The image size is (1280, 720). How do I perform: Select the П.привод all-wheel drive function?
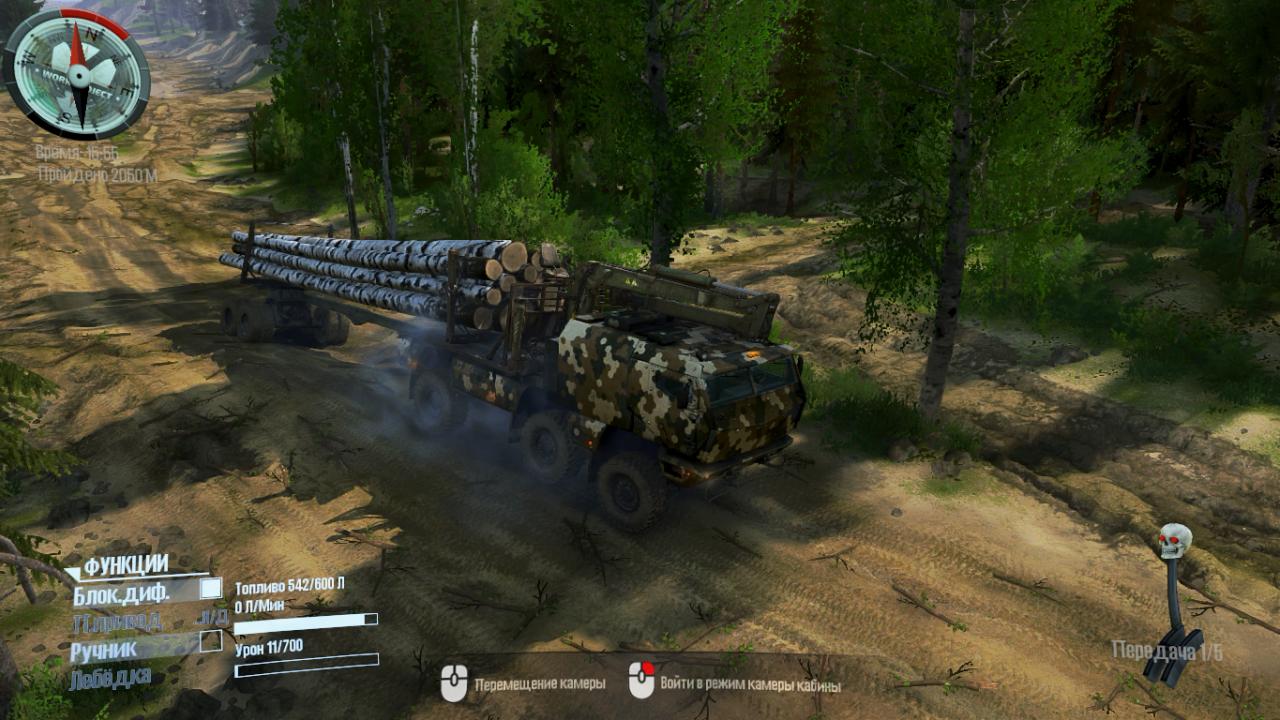pos(116,622)
